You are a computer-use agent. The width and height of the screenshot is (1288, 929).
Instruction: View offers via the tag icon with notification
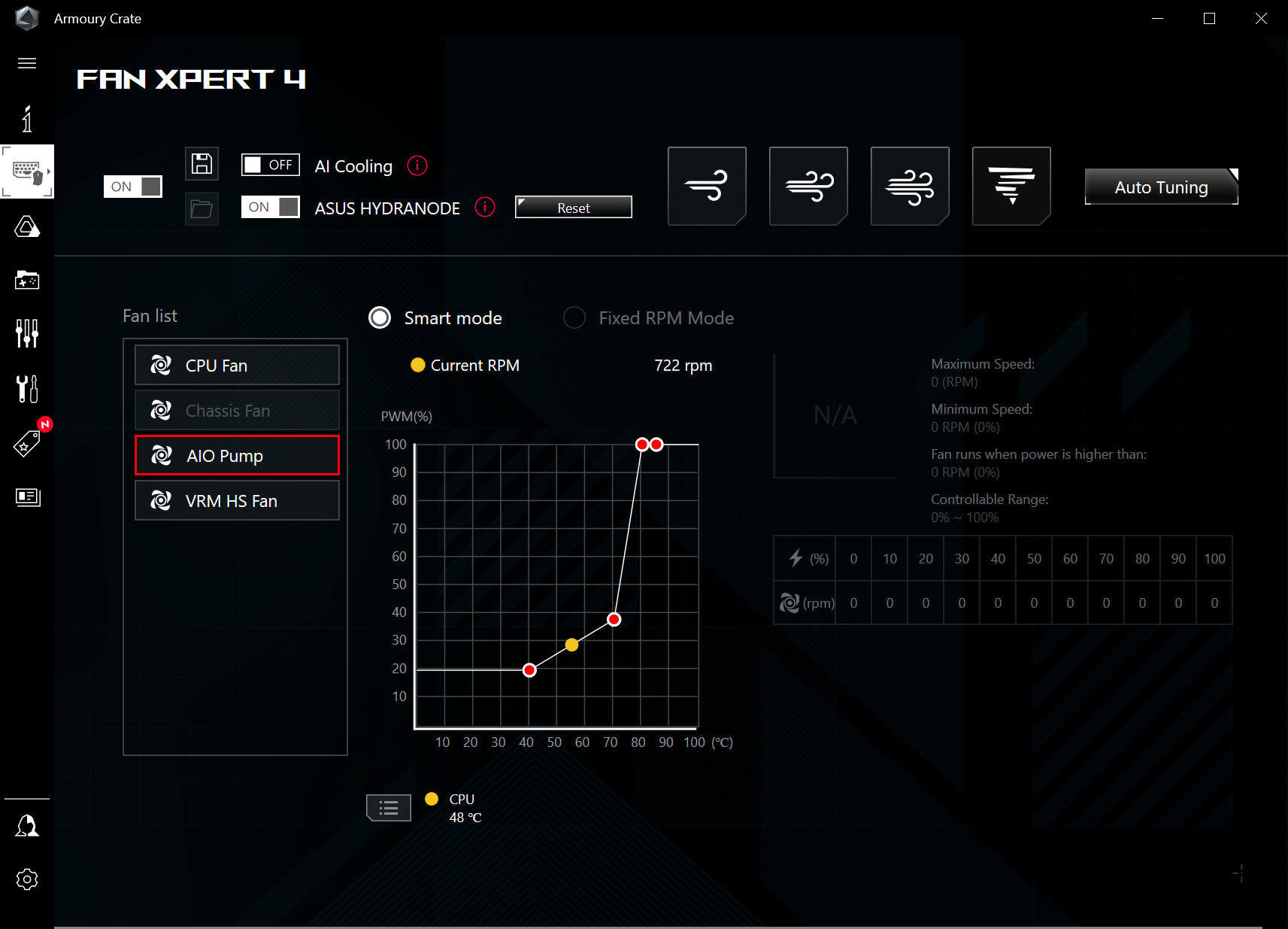coord(27,442)
